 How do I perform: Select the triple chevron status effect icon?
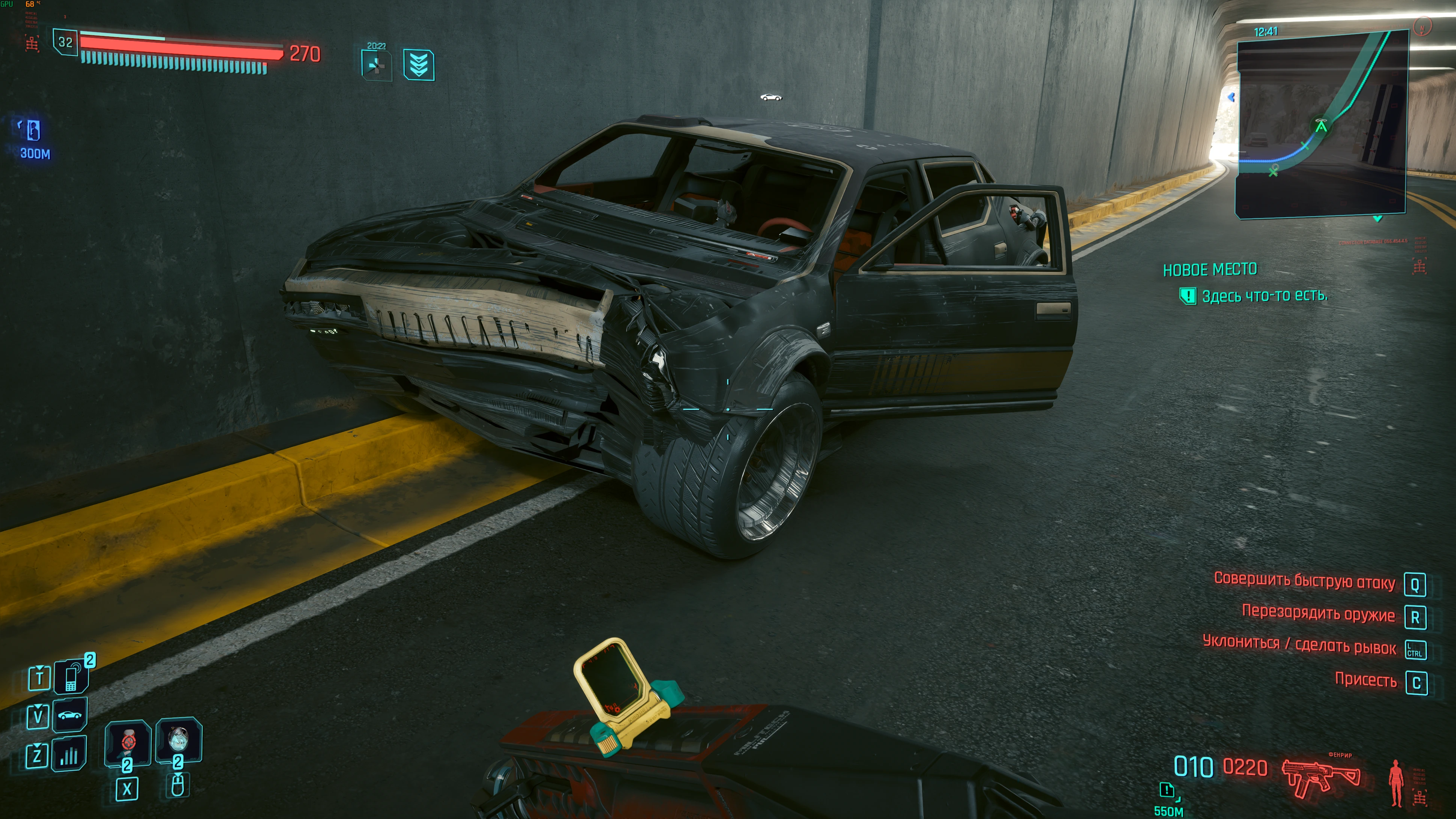click(418, 65)
